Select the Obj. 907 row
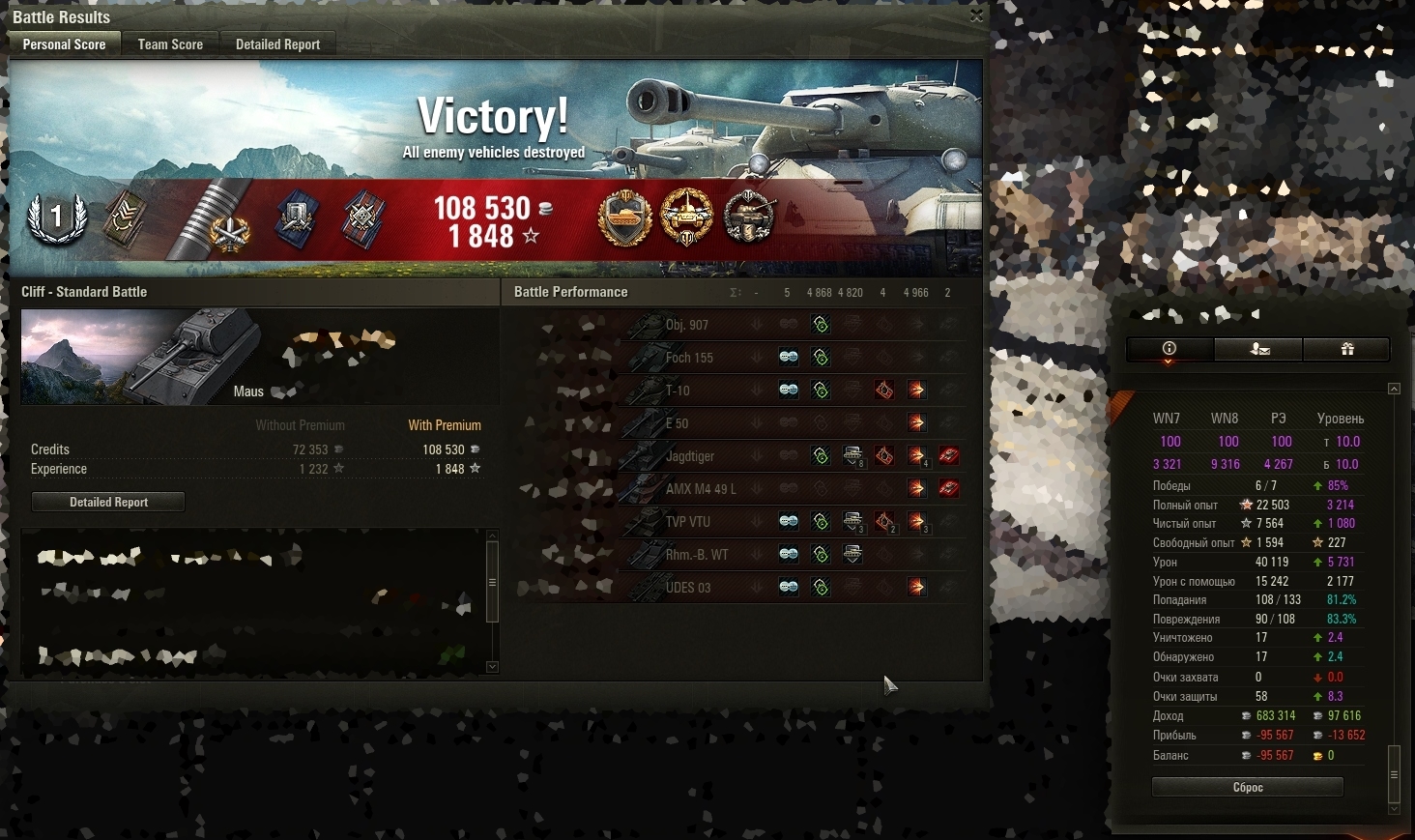 (x=687, y=325)
